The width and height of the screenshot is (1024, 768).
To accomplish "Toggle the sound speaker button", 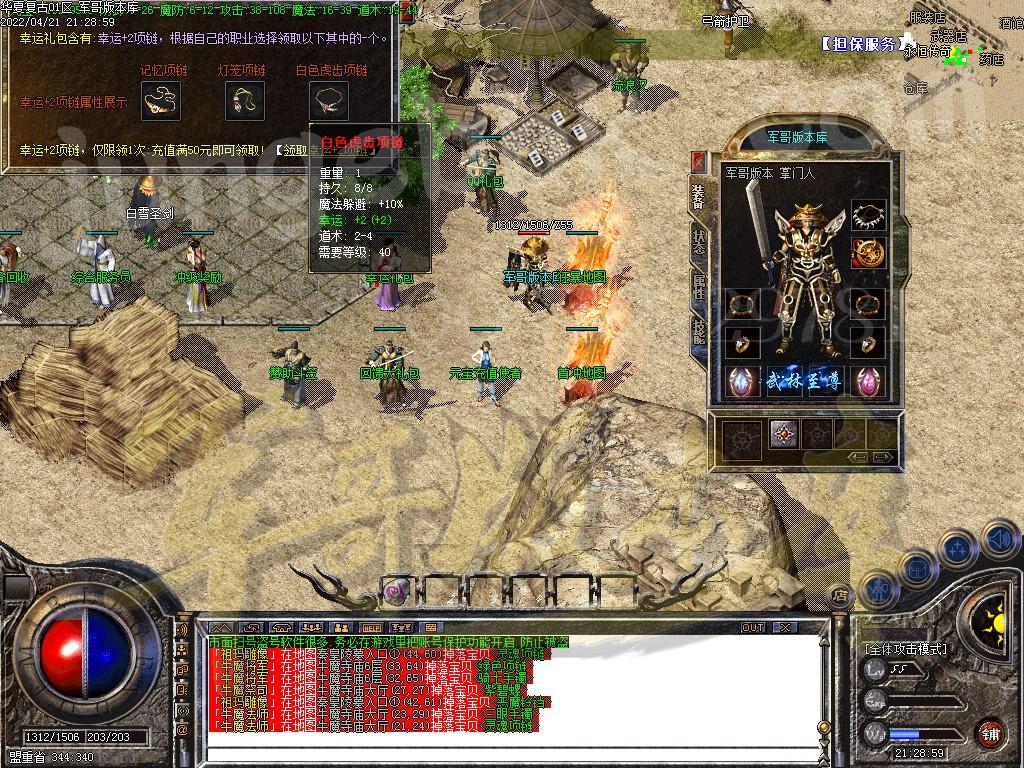I will [998, 540].
